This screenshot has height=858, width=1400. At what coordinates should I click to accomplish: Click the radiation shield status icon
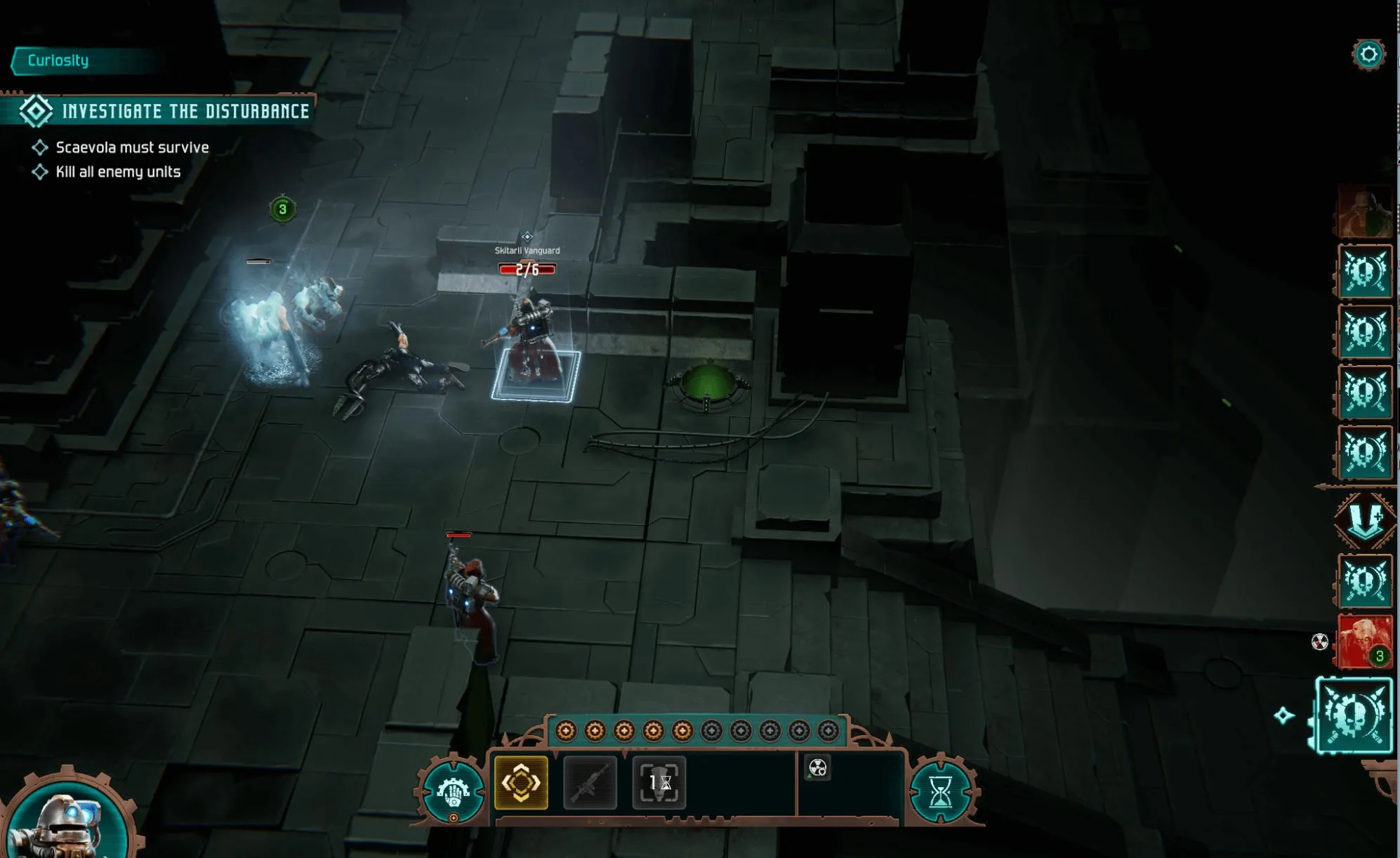pos(818,768)
